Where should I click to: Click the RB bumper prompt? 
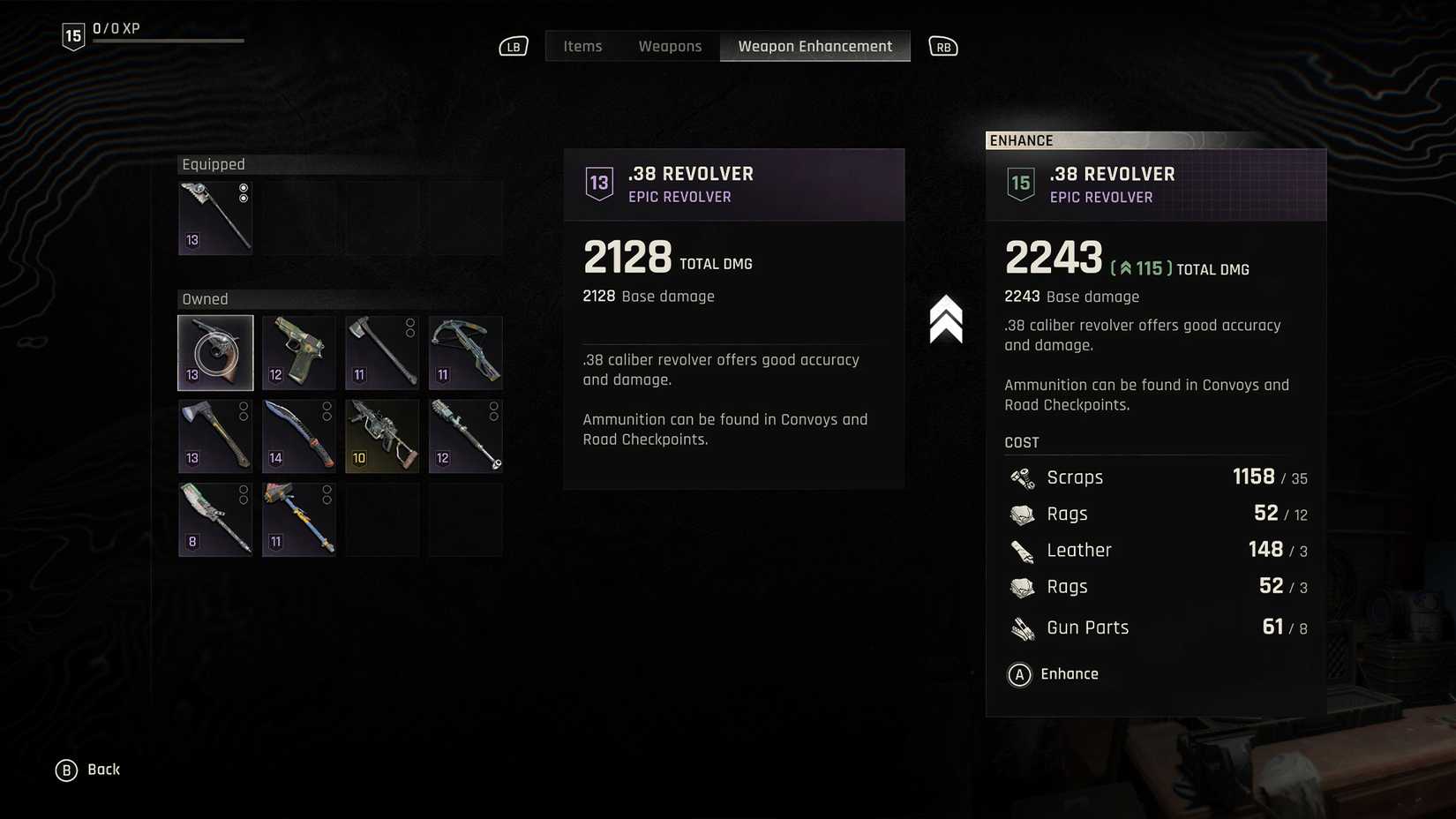click(x=942, y=46)
